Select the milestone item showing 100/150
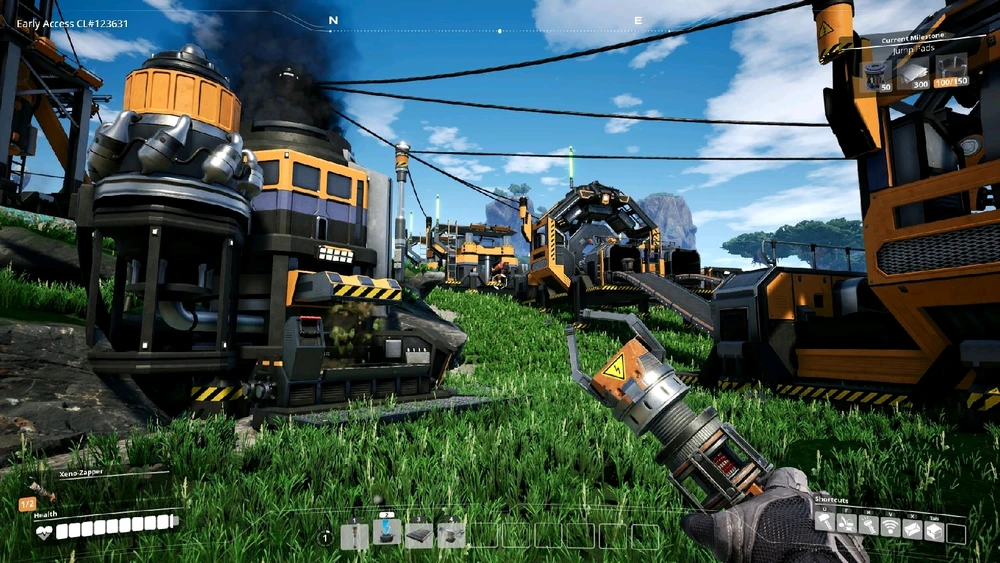This screenshot has width=1000, height=563. (951, 71)
